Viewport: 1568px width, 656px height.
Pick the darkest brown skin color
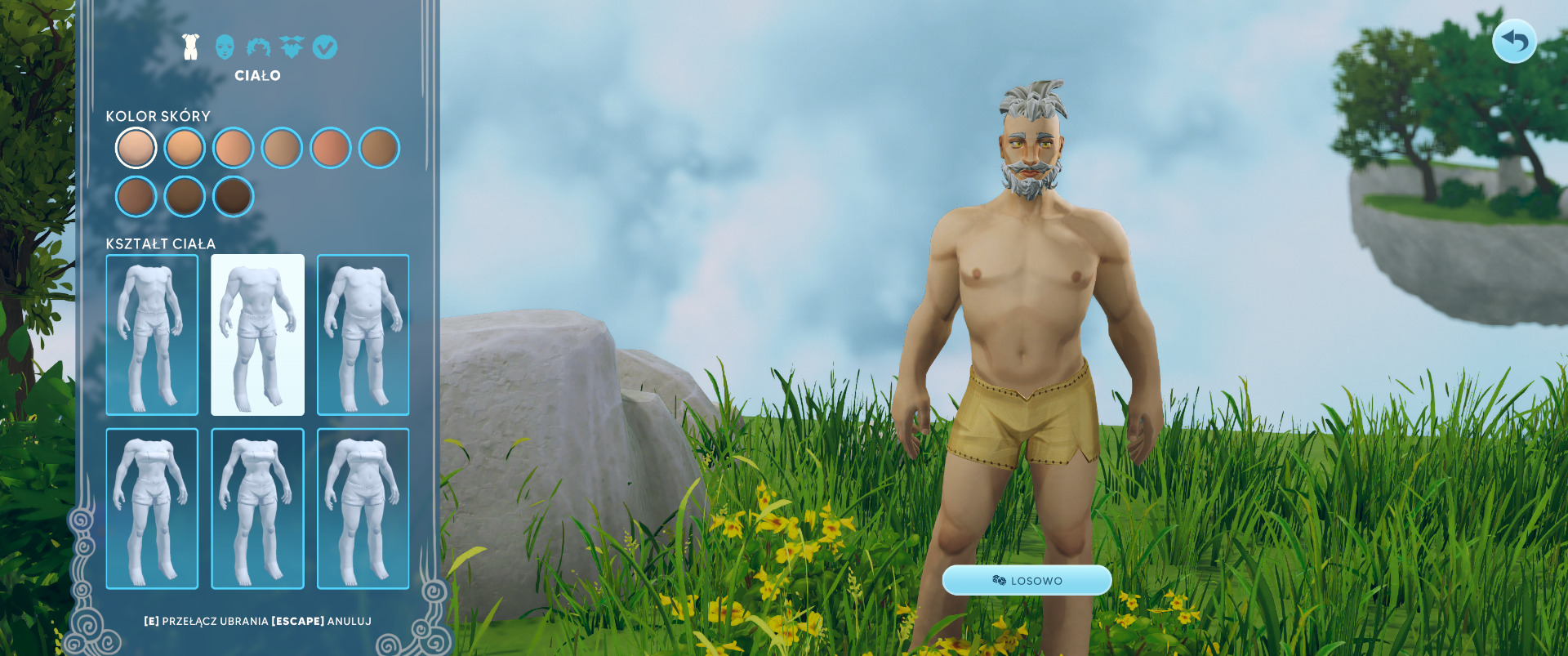234,197
